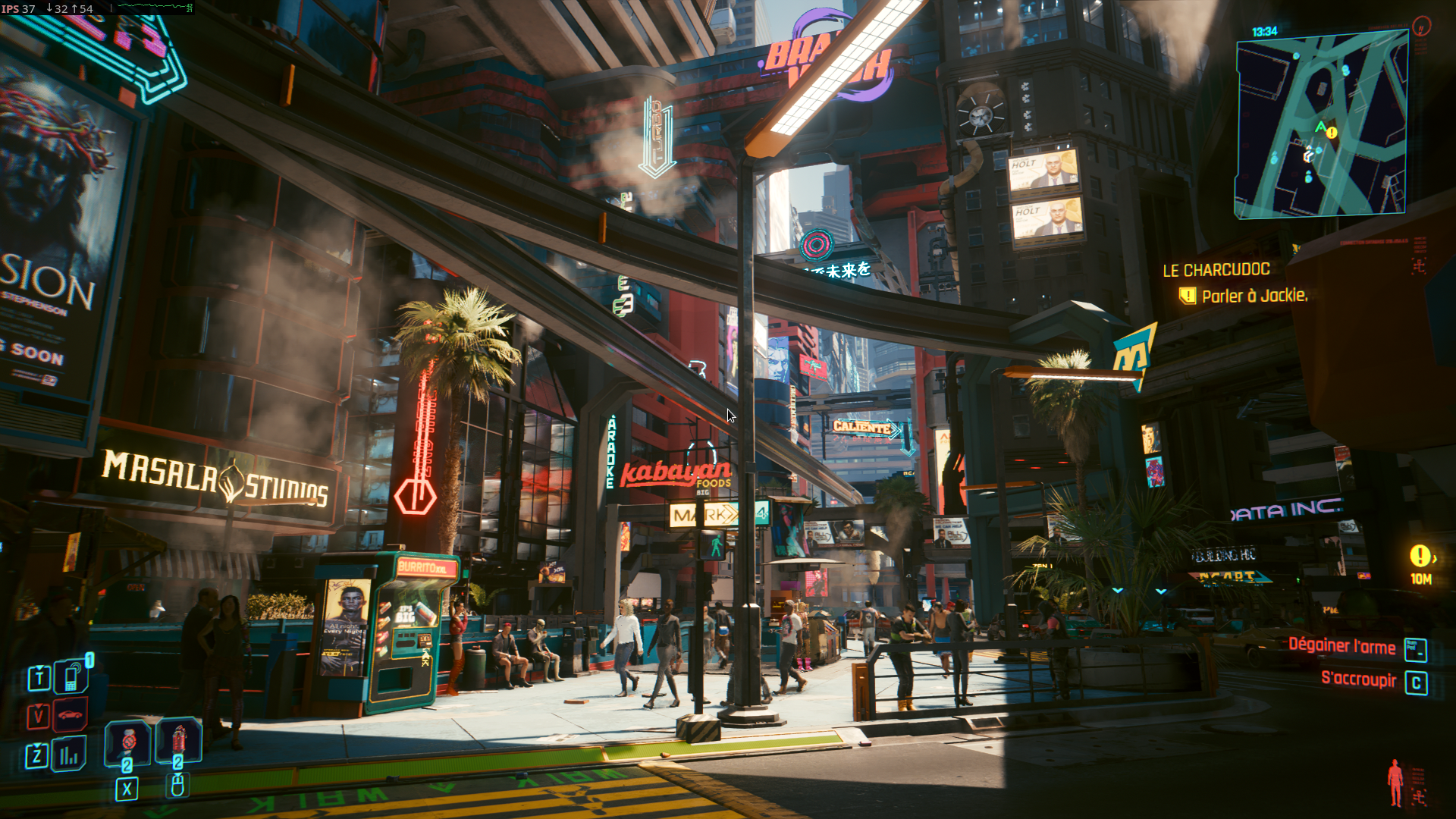Screen dimensions: 1456x819
Task: Open the bar-chart radio icon
Action: pyautogui.click(x=69, y=755)
